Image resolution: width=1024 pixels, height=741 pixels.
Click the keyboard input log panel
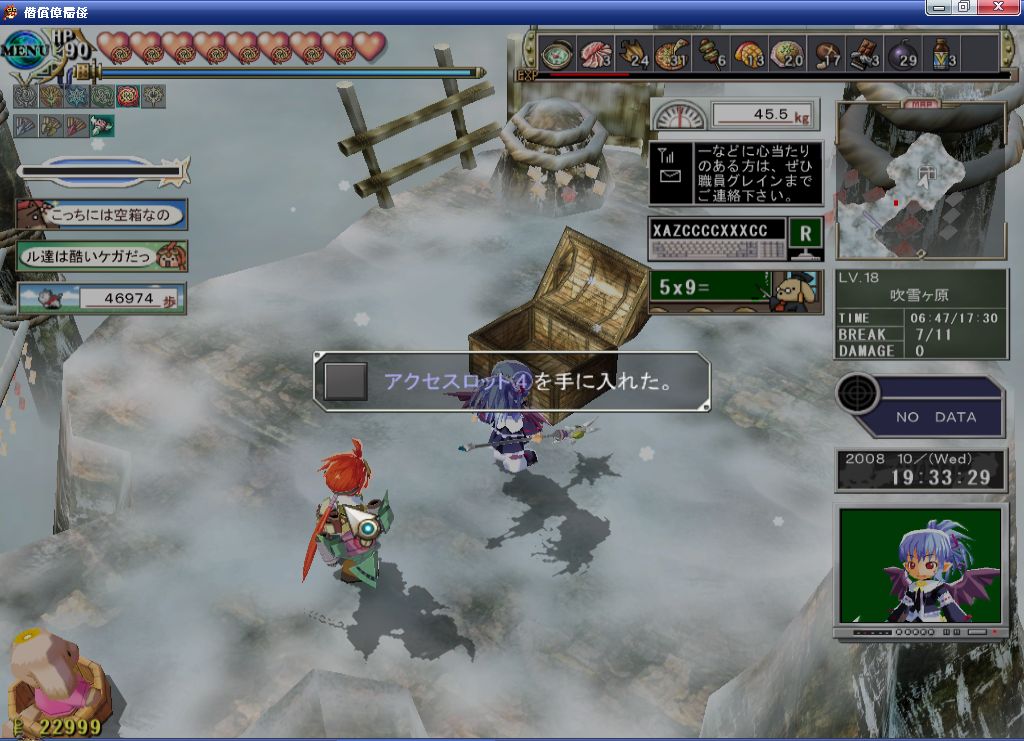(x=715, y=240)
